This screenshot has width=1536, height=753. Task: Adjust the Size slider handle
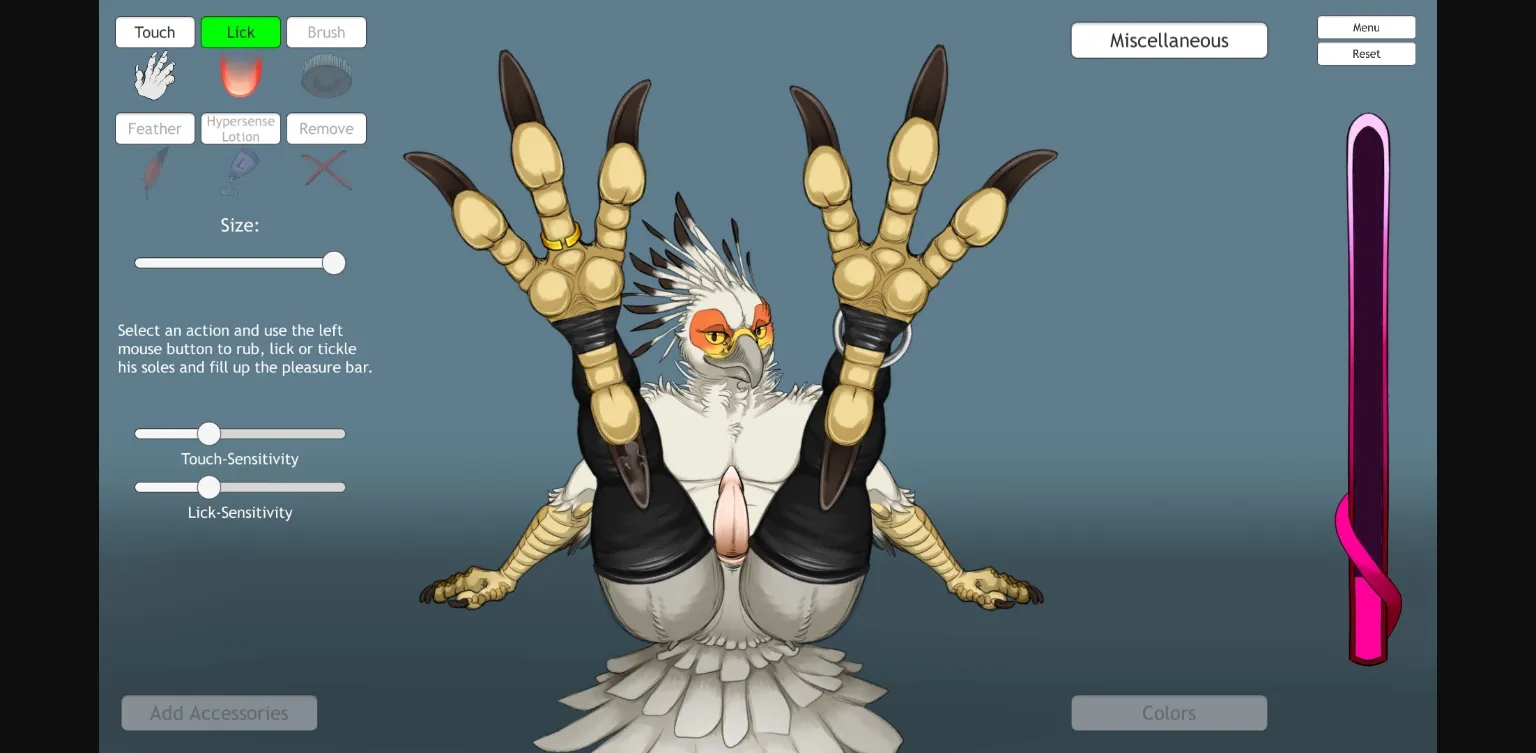click(x=334, y=262)
